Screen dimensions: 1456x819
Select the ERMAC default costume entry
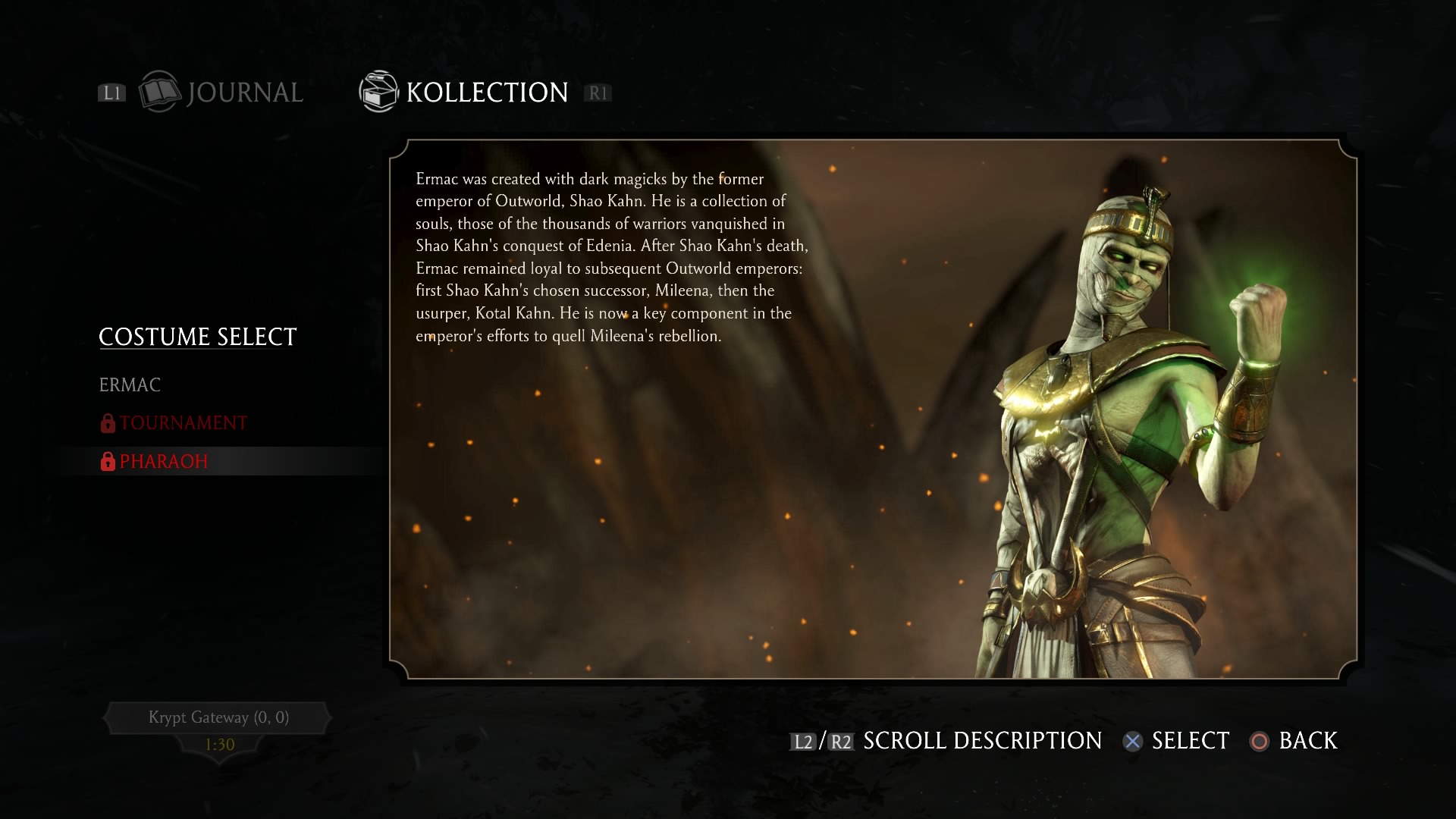(x=130, y=384)
